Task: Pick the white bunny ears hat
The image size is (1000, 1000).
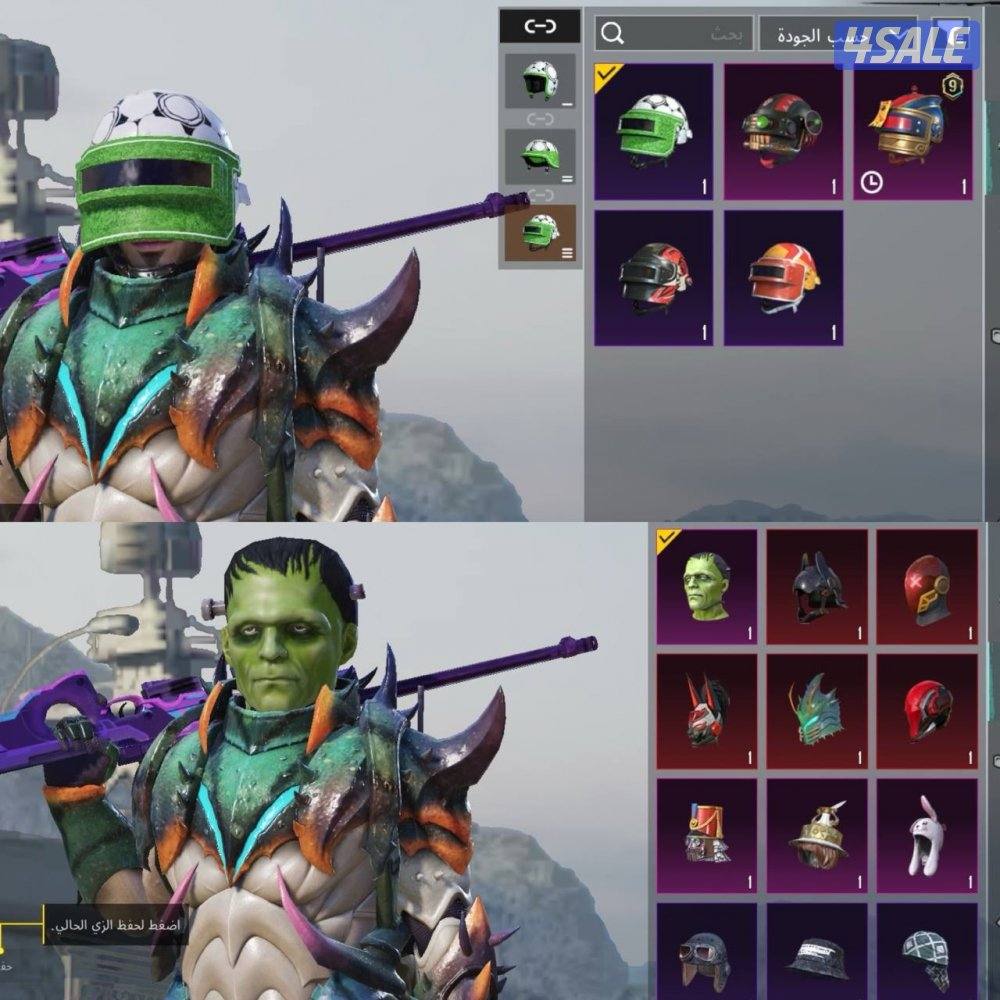Action: [x=927, y=836]
